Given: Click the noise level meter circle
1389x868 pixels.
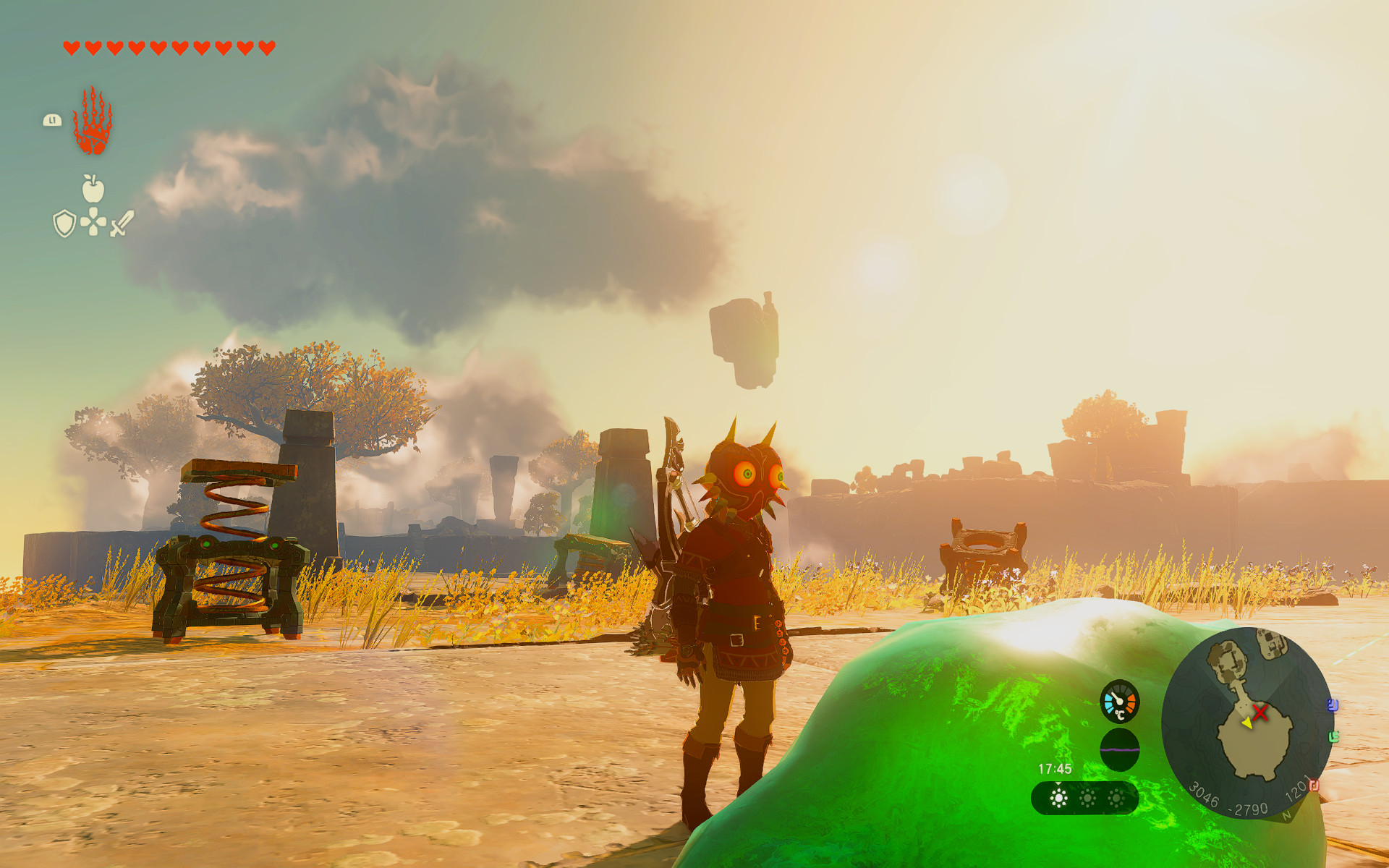Looking at the screenshot, I should pos(1120,749).
